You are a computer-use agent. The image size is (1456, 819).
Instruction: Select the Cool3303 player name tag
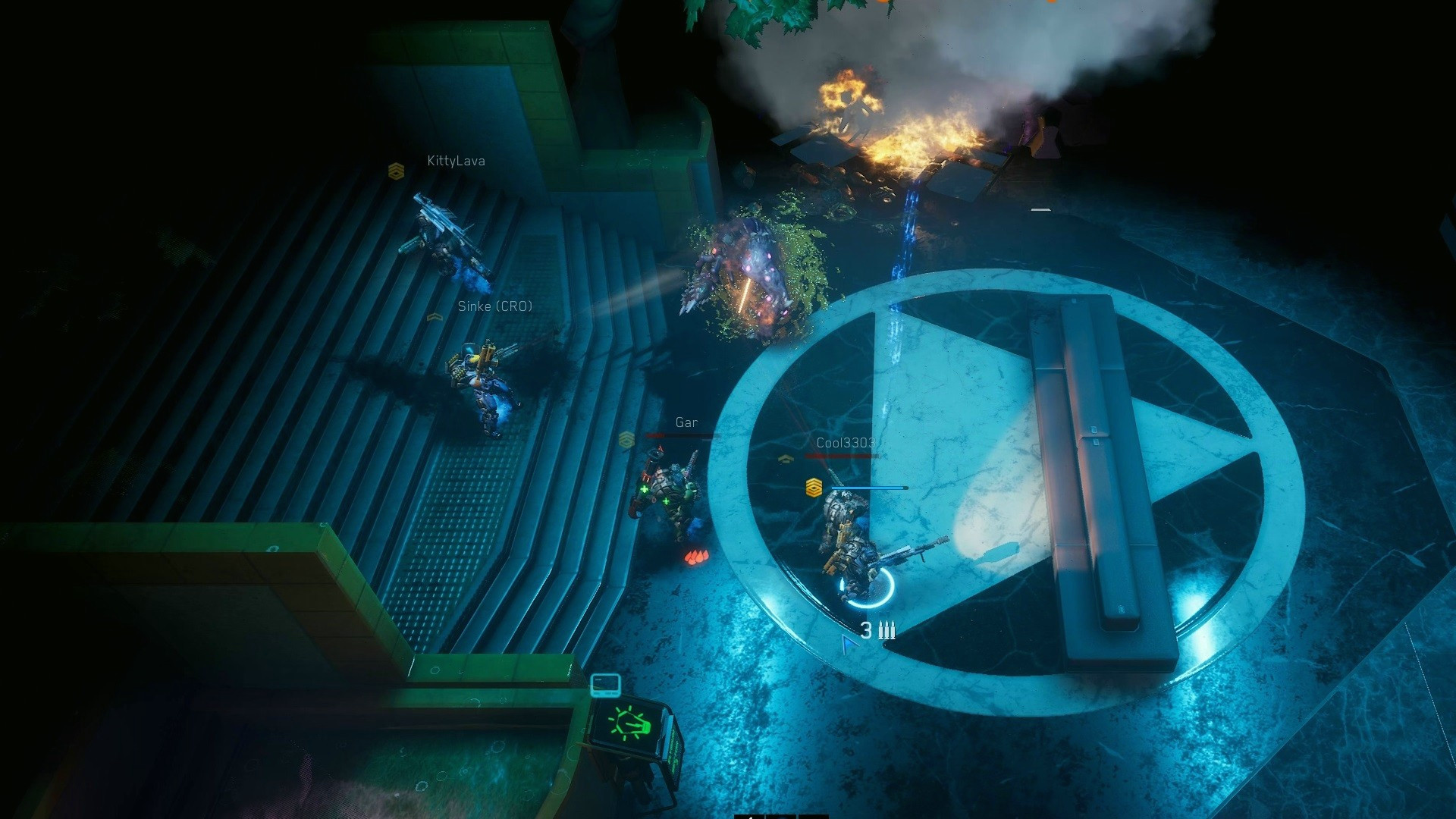coord(846,443)
